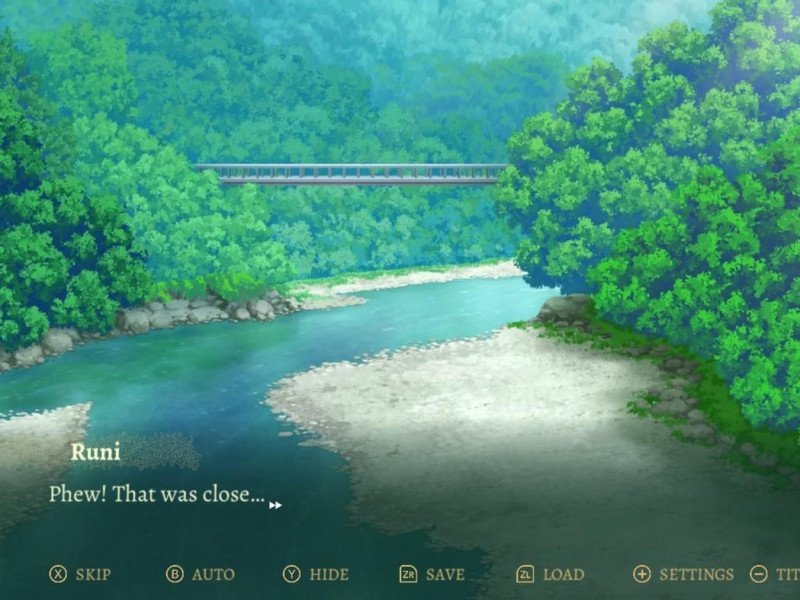Viewport: 800px width, 600px height.
Task: Return to the title screen
Action: (776, 574)
